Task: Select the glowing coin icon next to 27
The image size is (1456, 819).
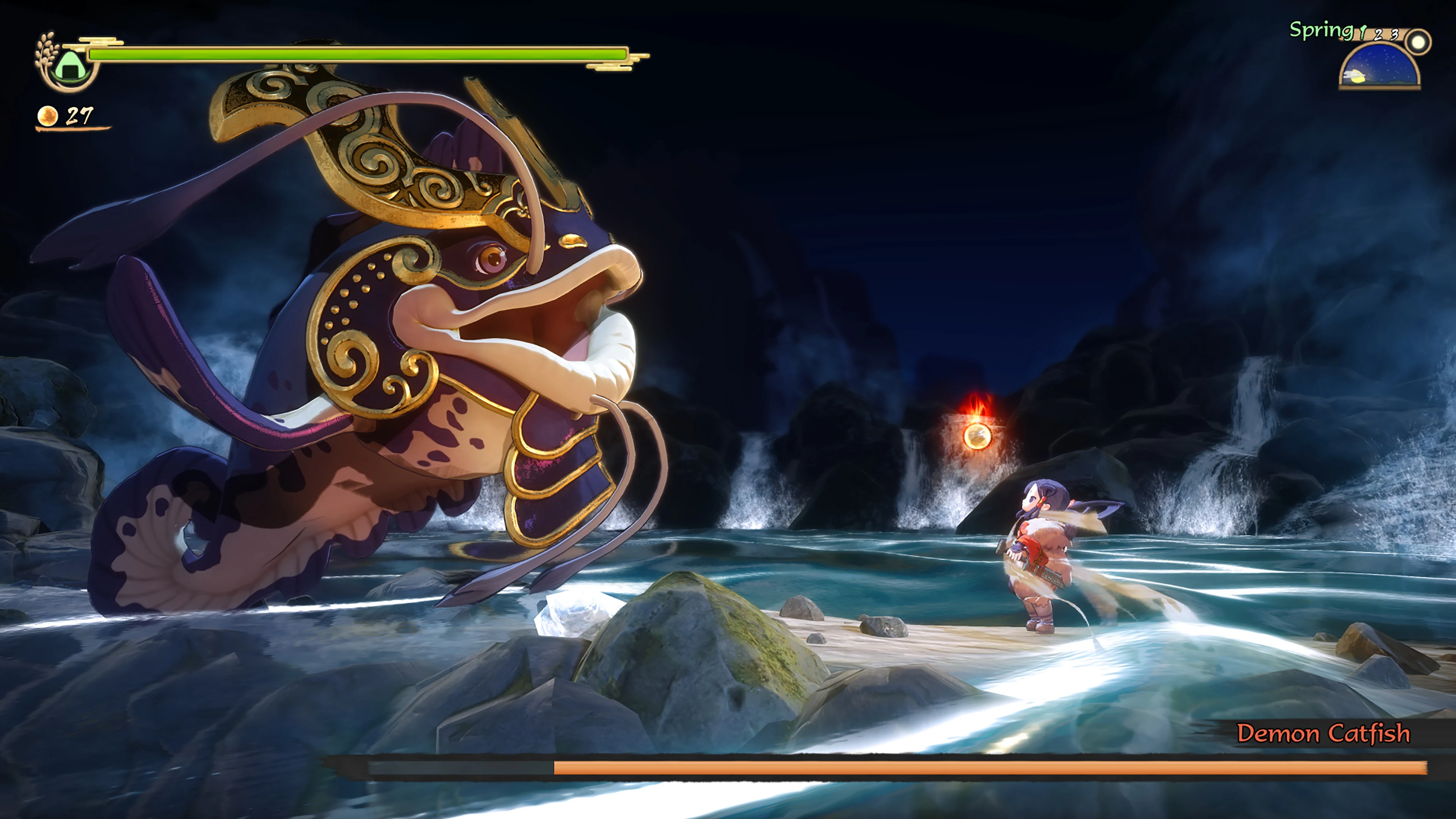Action: [47, 117]
